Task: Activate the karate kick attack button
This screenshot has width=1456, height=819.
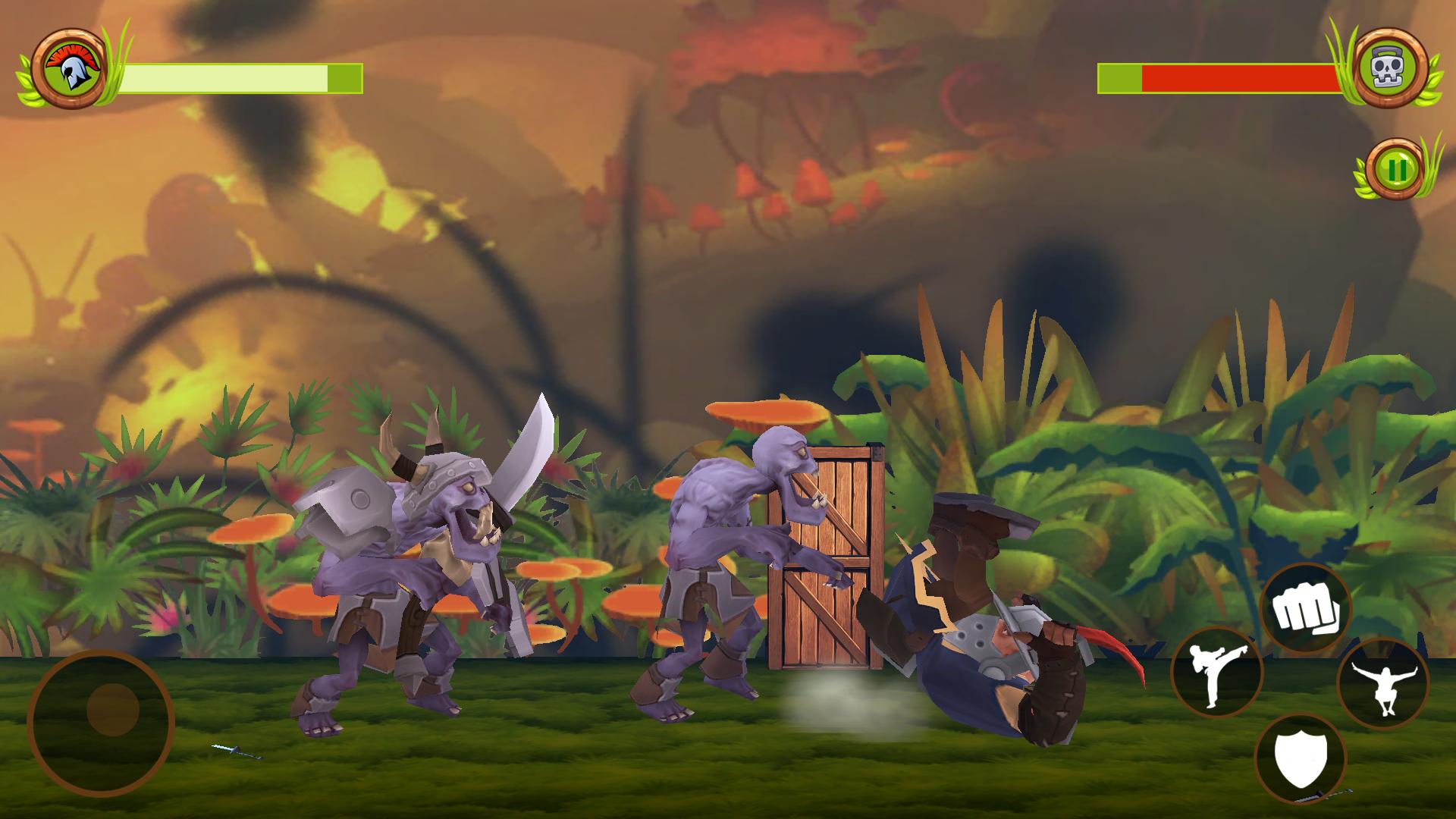Action: [x=1216, y=673]
